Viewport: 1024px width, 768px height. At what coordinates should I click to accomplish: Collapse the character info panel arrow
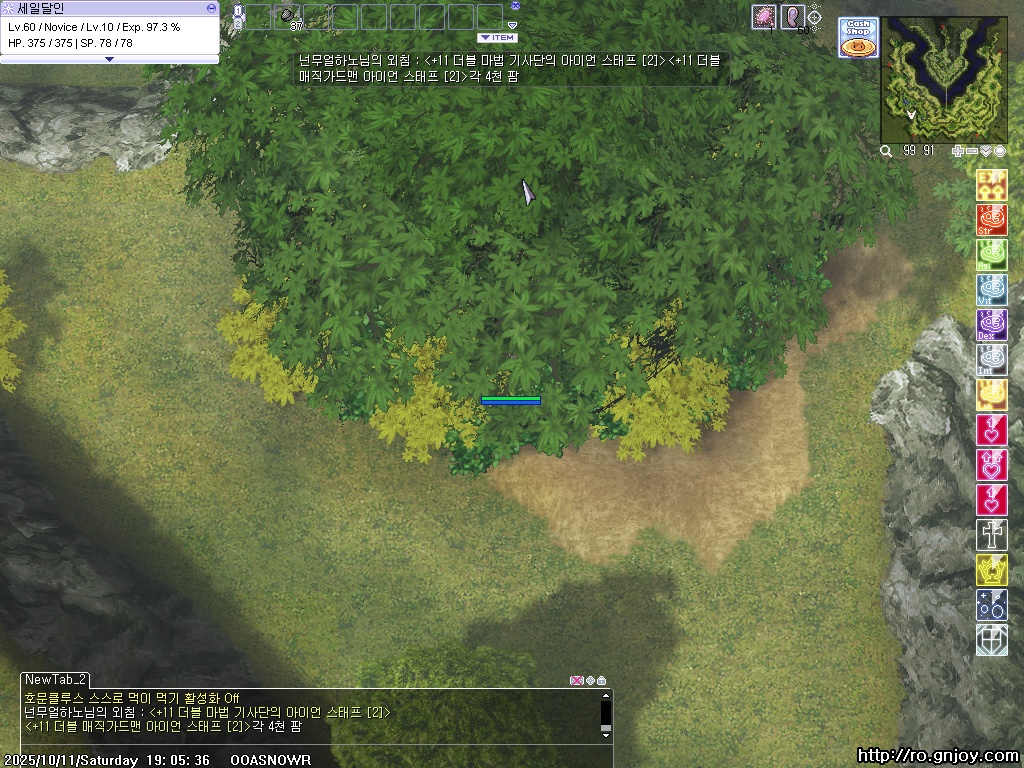click(x=109, y=59)
